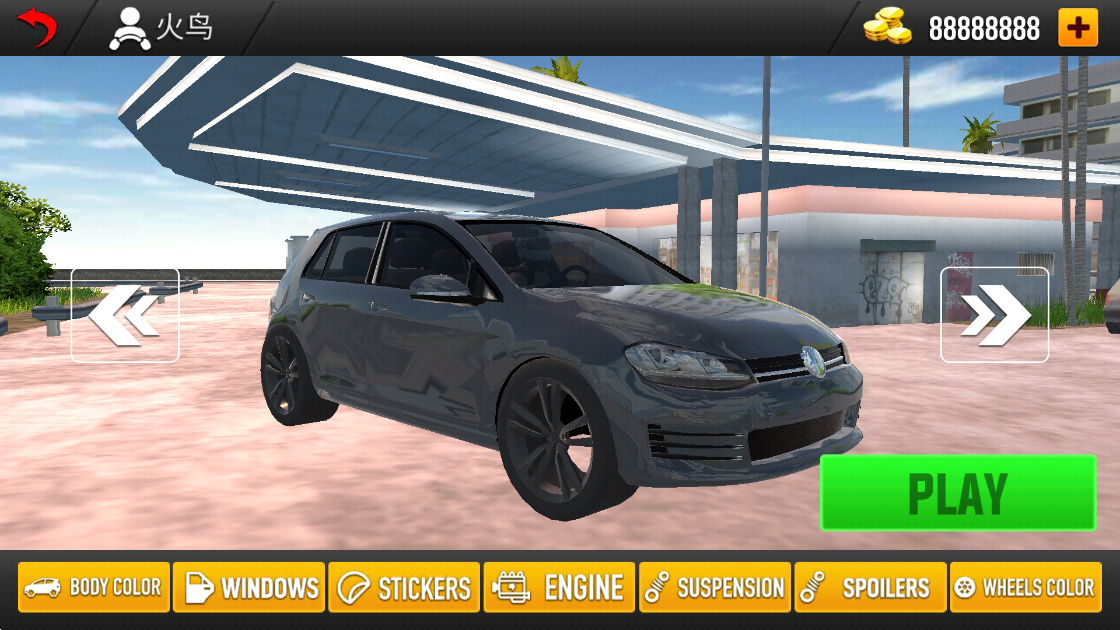This screenshot has height=630, width=1120.
Task: Open the Body Color customization
Action: point(93,587)
